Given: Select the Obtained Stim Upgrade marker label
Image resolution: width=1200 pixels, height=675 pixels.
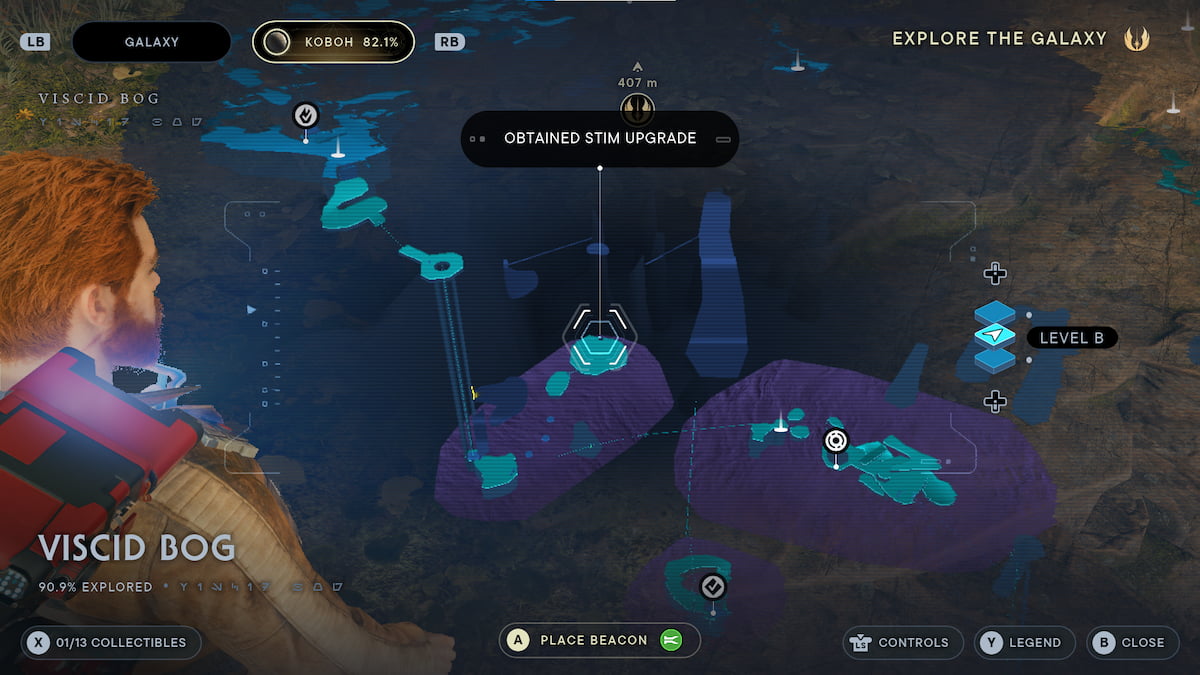Looking at the screenshot, I should [599, 139].
